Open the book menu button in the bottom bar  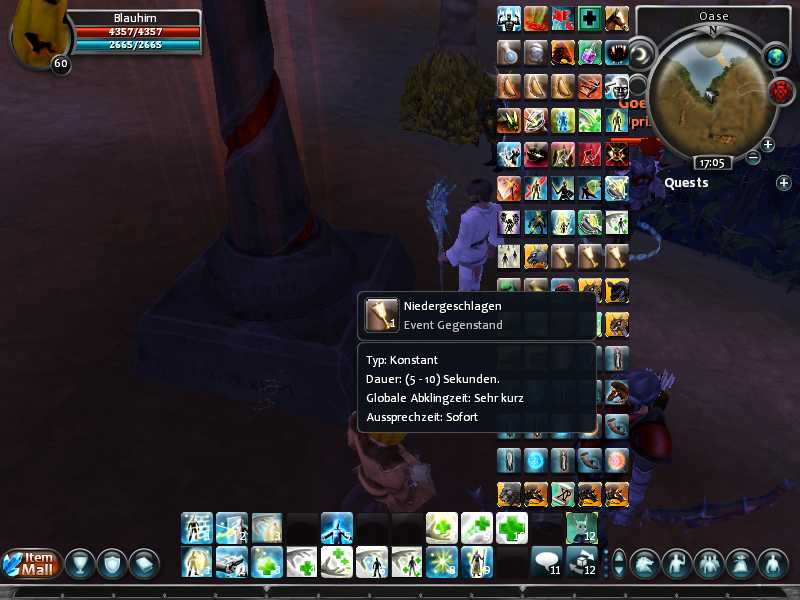(x=144, y=564)
